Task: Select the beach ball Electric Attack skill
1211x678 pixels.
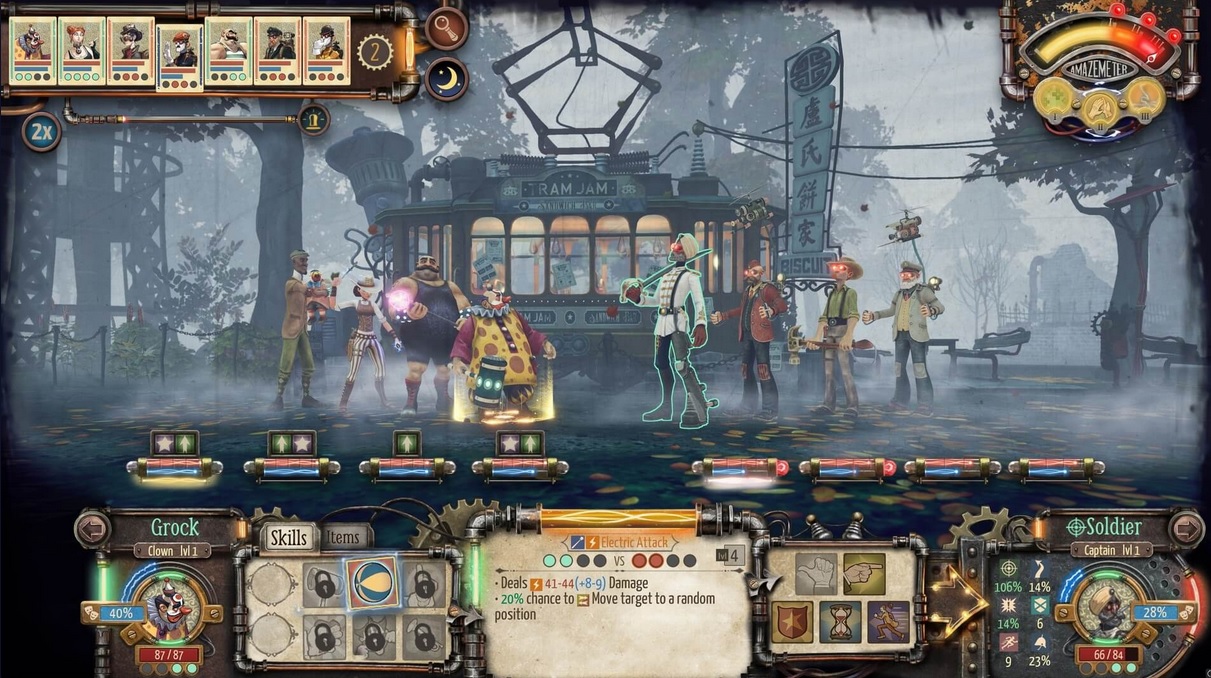Action: tap(372, 583)
